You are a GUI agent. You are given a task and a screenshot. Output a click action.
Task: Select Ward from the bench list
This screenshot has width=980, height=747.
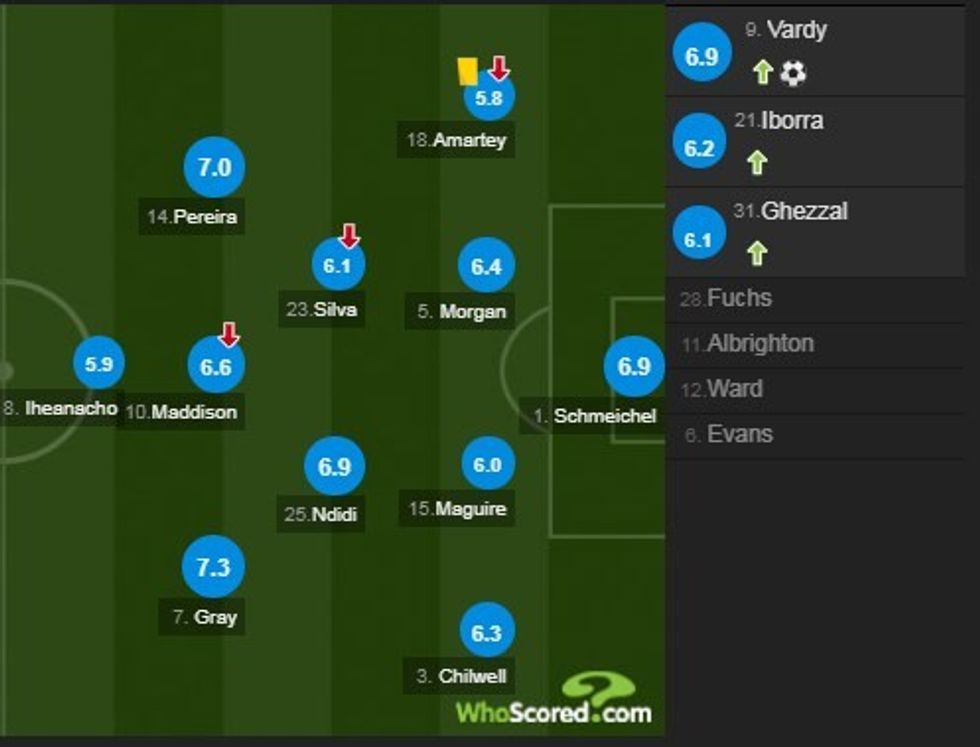coord(734,389)
